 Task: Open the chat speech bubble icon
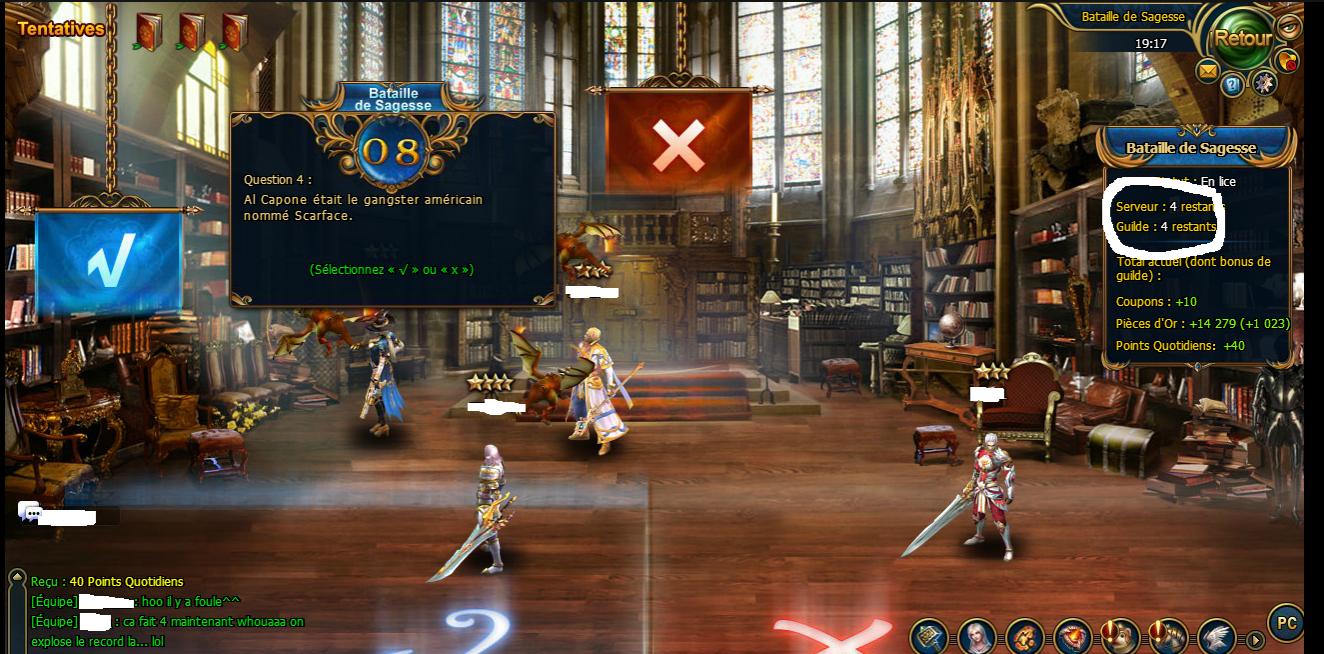(x=30, y=514)
